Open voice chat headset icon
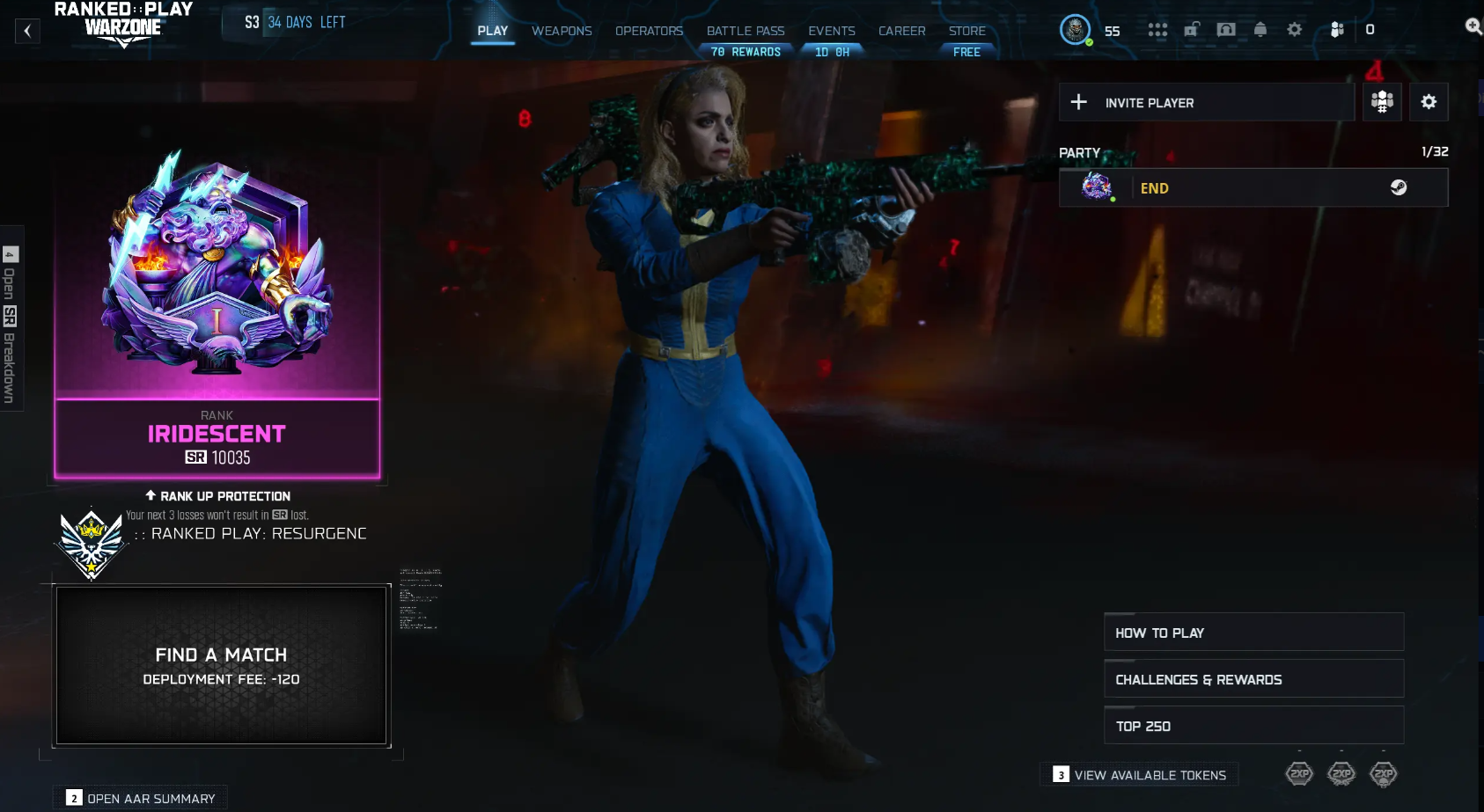The width and height of the screenshot is (1484, 812). pos(1226,29)
